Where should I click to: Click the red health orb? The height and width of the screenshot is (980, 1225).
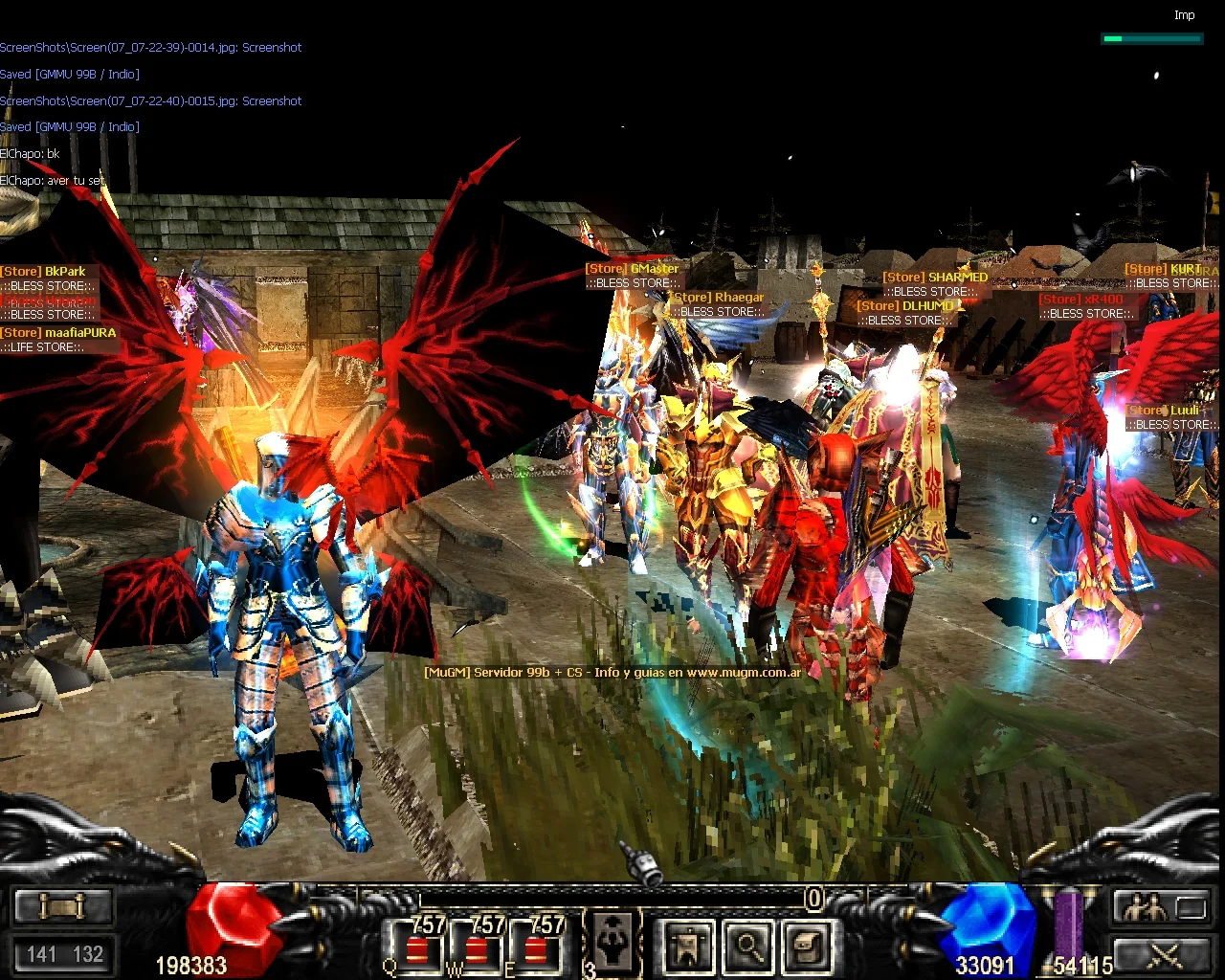tap(233, 926)
